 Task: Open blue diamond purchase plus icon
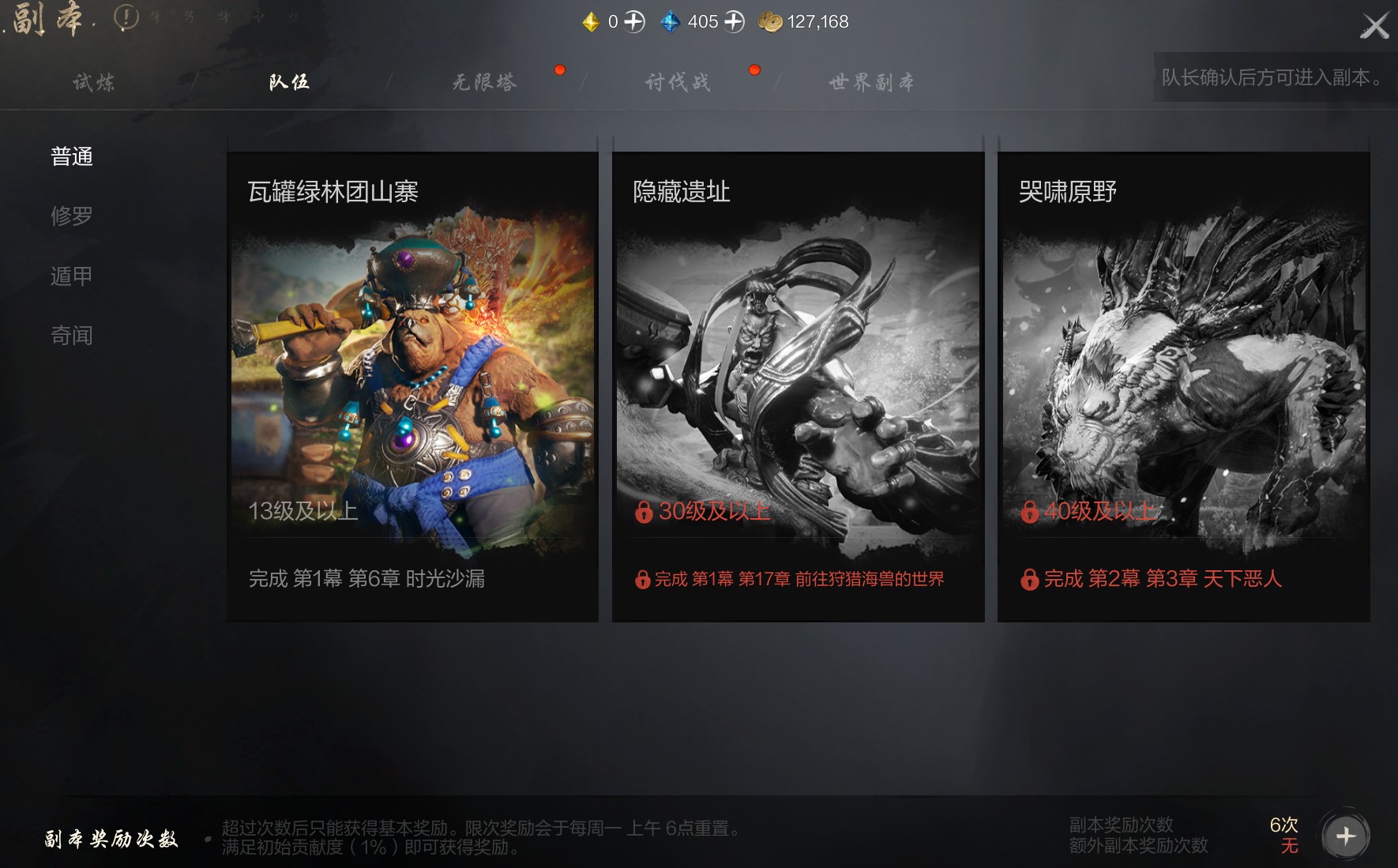point(735,21)
